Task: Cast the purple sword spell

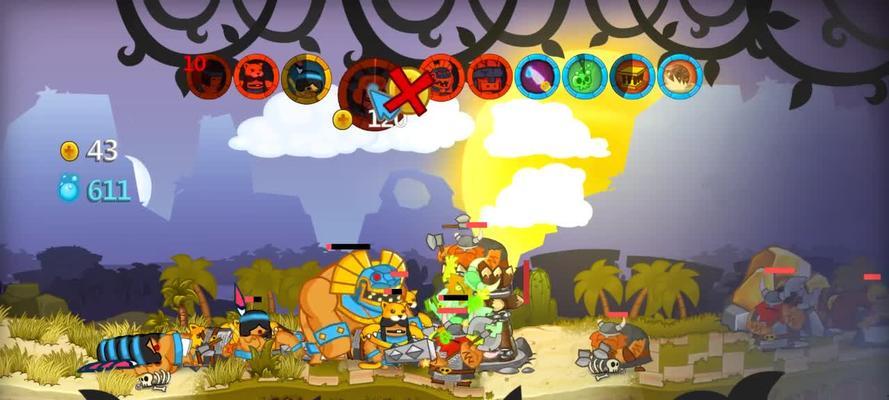Action: [x=537, y=76]
